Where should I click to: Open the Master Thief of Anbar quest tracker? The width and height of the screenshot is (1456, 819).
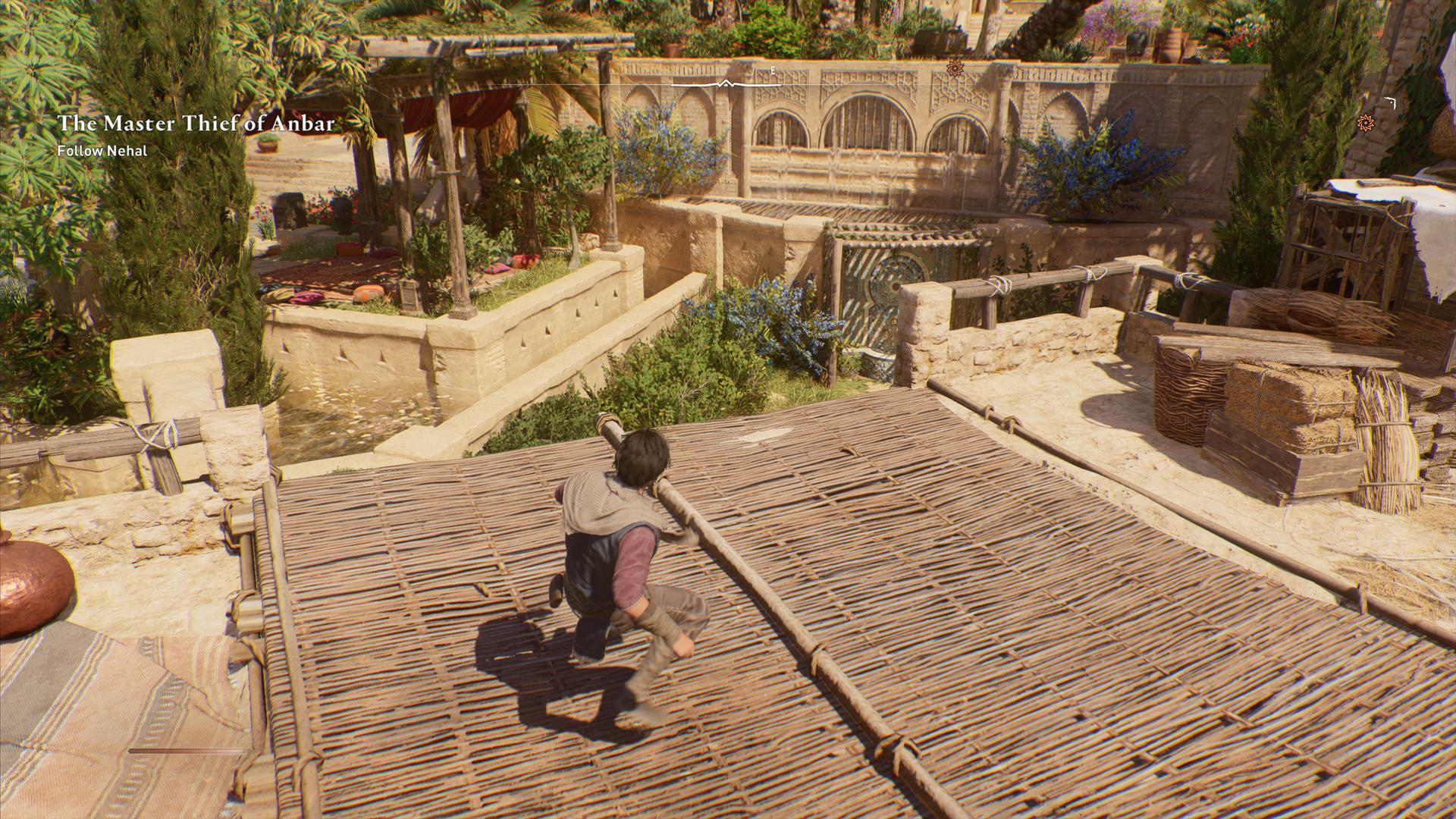click(x=196, y=124)
